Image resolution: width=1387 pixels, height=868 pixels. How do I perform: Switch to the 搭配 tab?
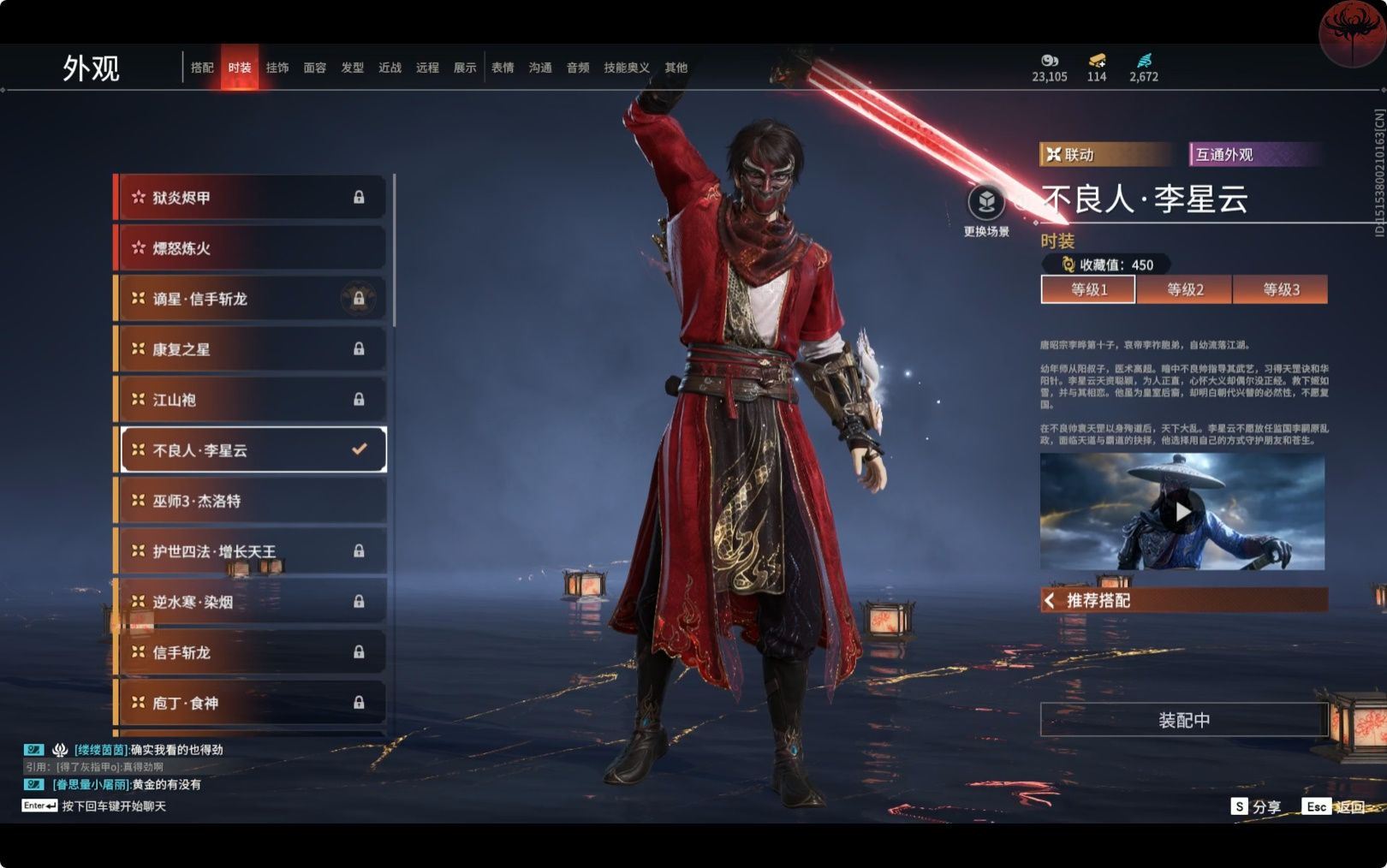point(202,68)
